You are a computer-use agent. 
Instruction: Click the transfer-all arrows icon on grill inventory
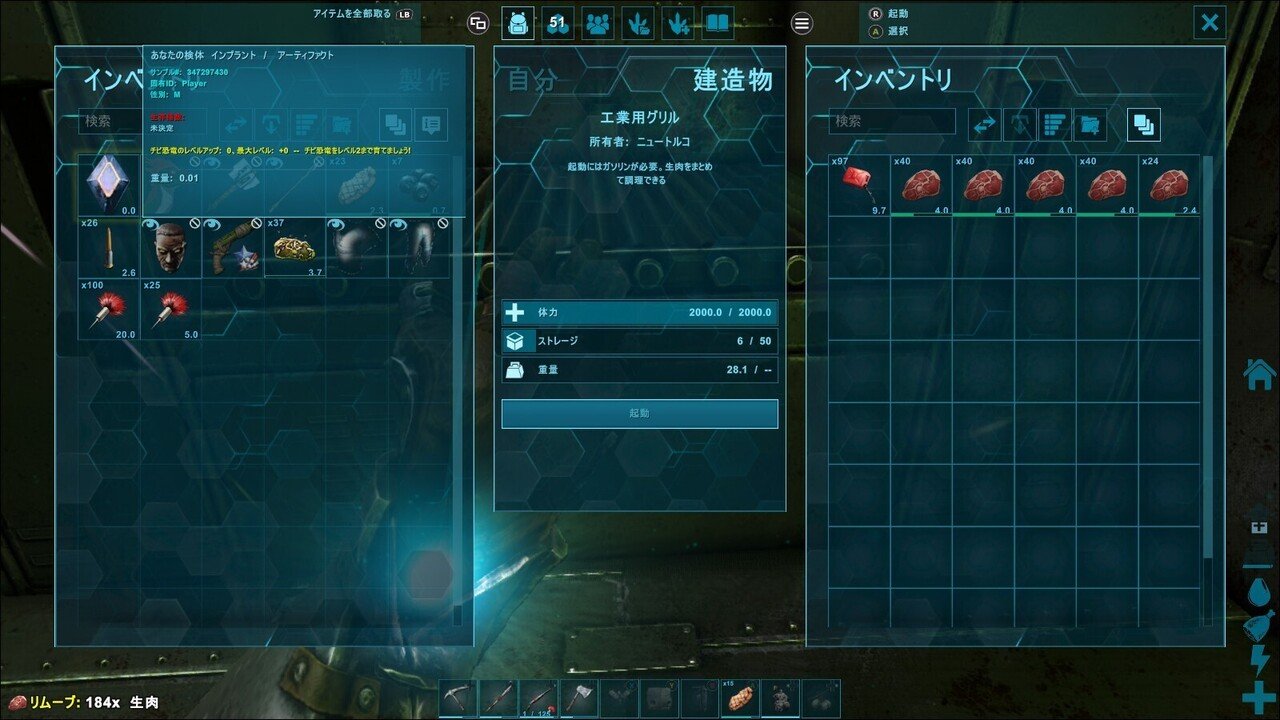point(986,124)
